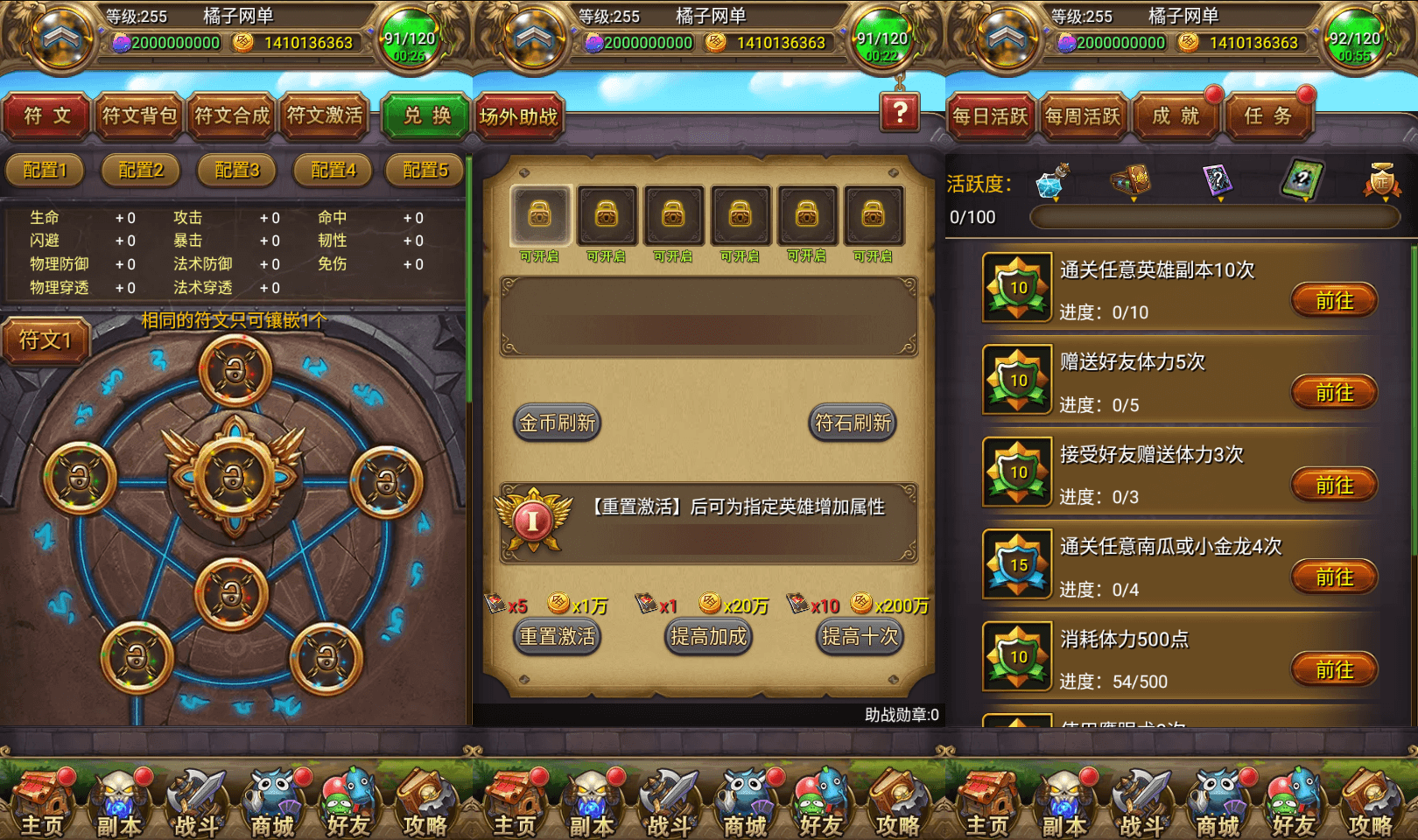This screenshot has width=1418, height=840.
Task: Open the 商城 shop icon
Action: click(x=273, y=801)
